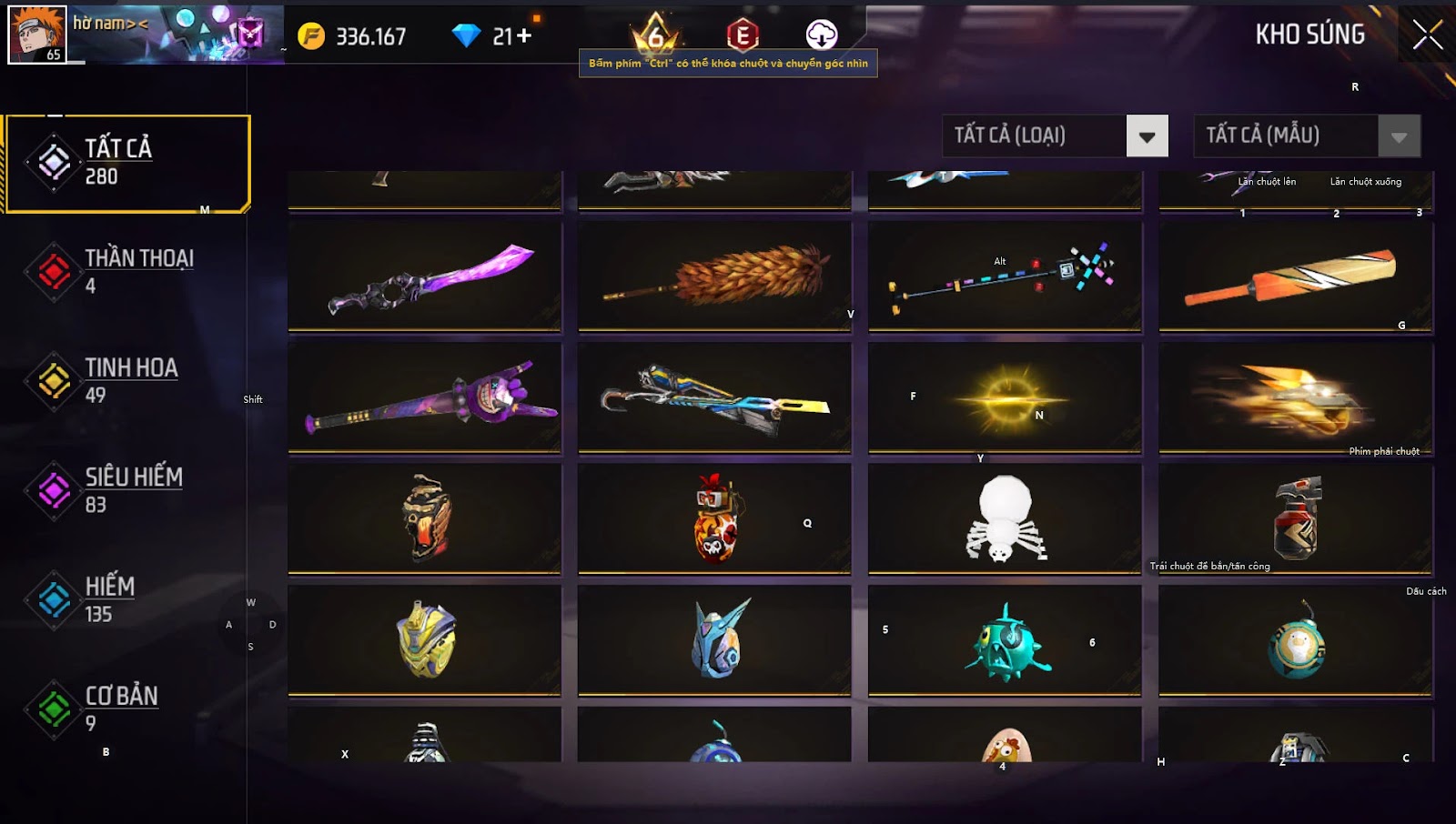Select the golden glowing orb skin
The image size is (1456, 824).
(1005, 398)
